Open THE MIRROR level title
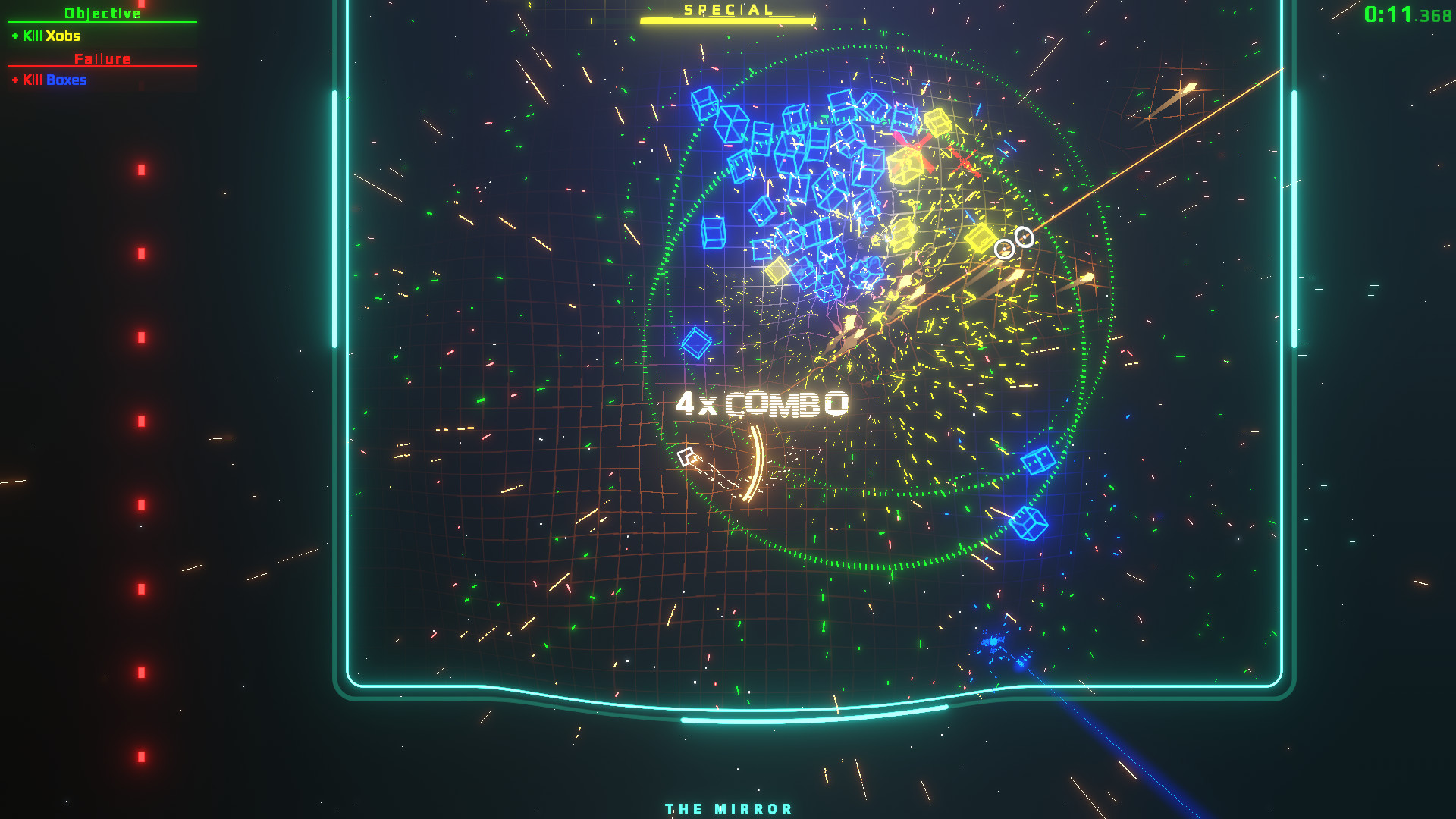Image resolution: width=1456 pixels, height=819 pixels. pyautogui.click(x=727, y=808)
